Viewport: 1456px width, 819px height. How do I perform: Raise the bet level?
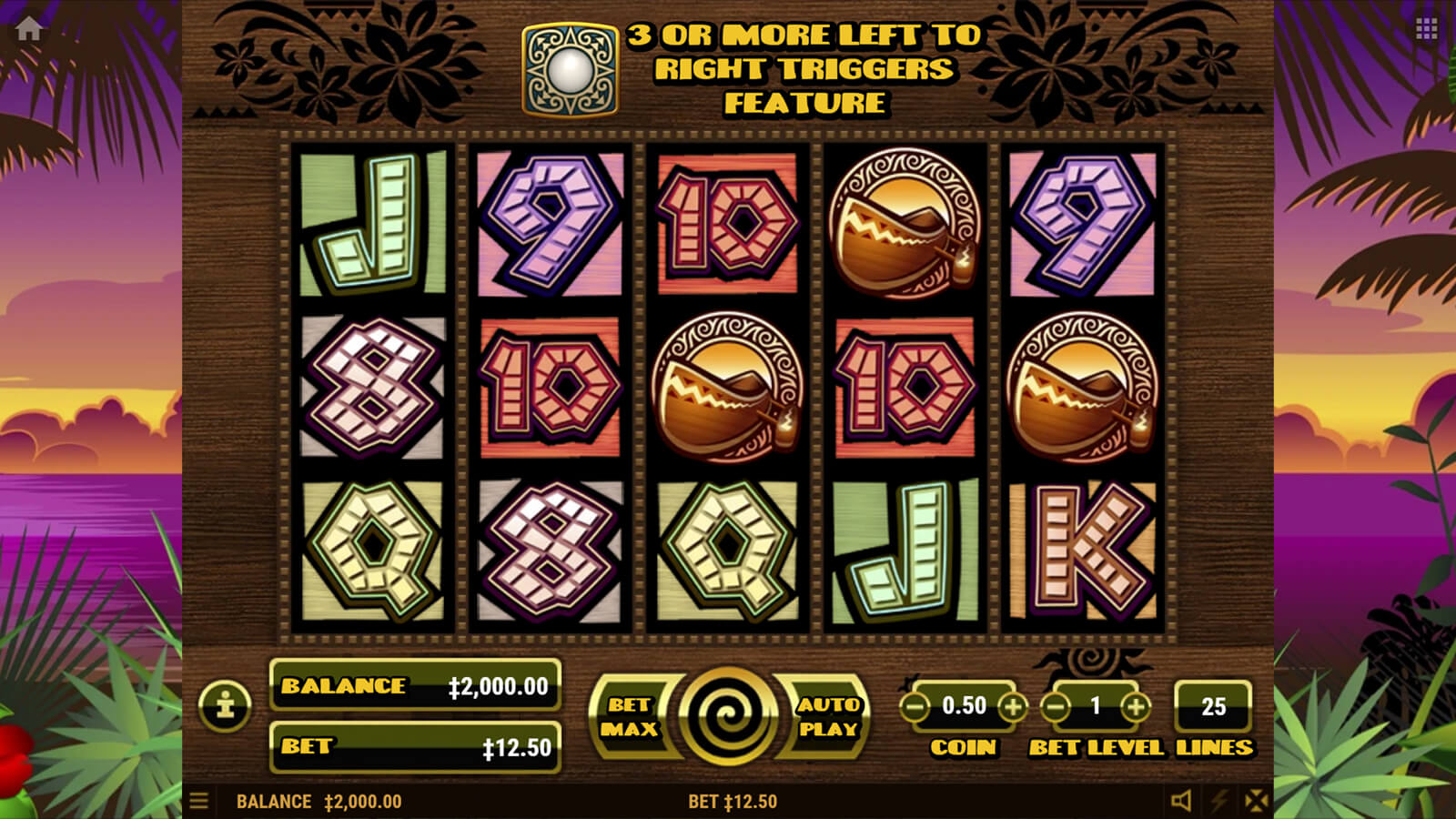tap(1135, 706)
